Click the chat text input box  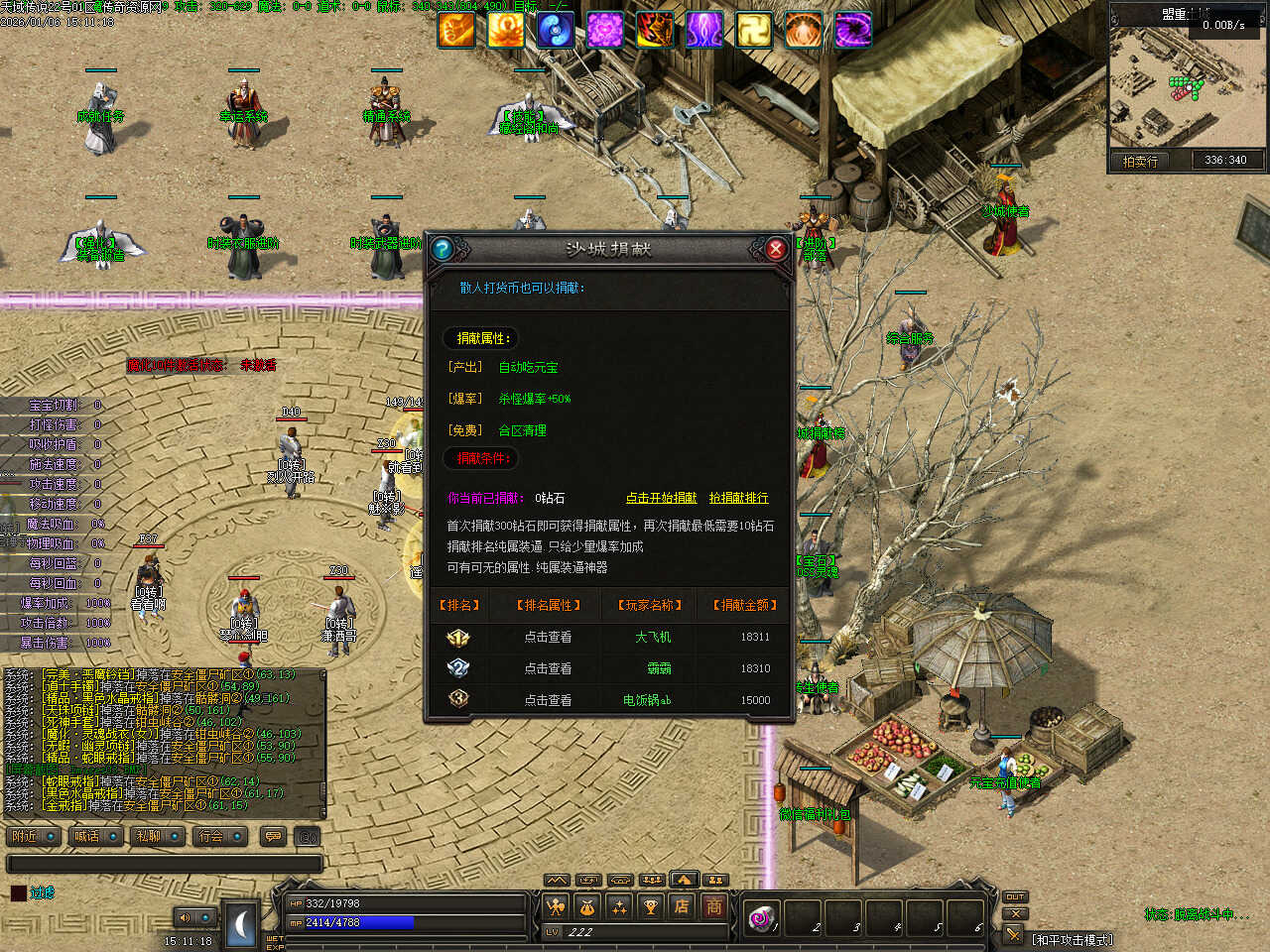[165, 864]
